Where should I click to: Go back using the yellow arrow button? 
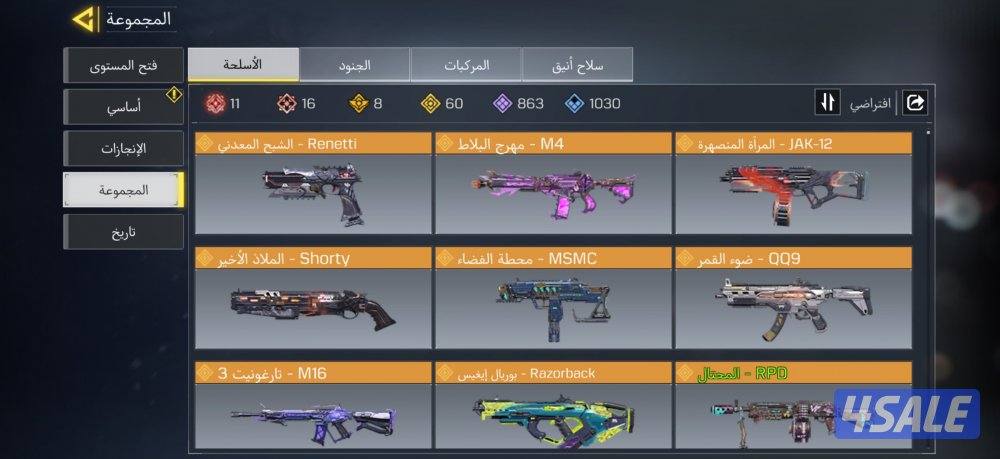[85, 19]
